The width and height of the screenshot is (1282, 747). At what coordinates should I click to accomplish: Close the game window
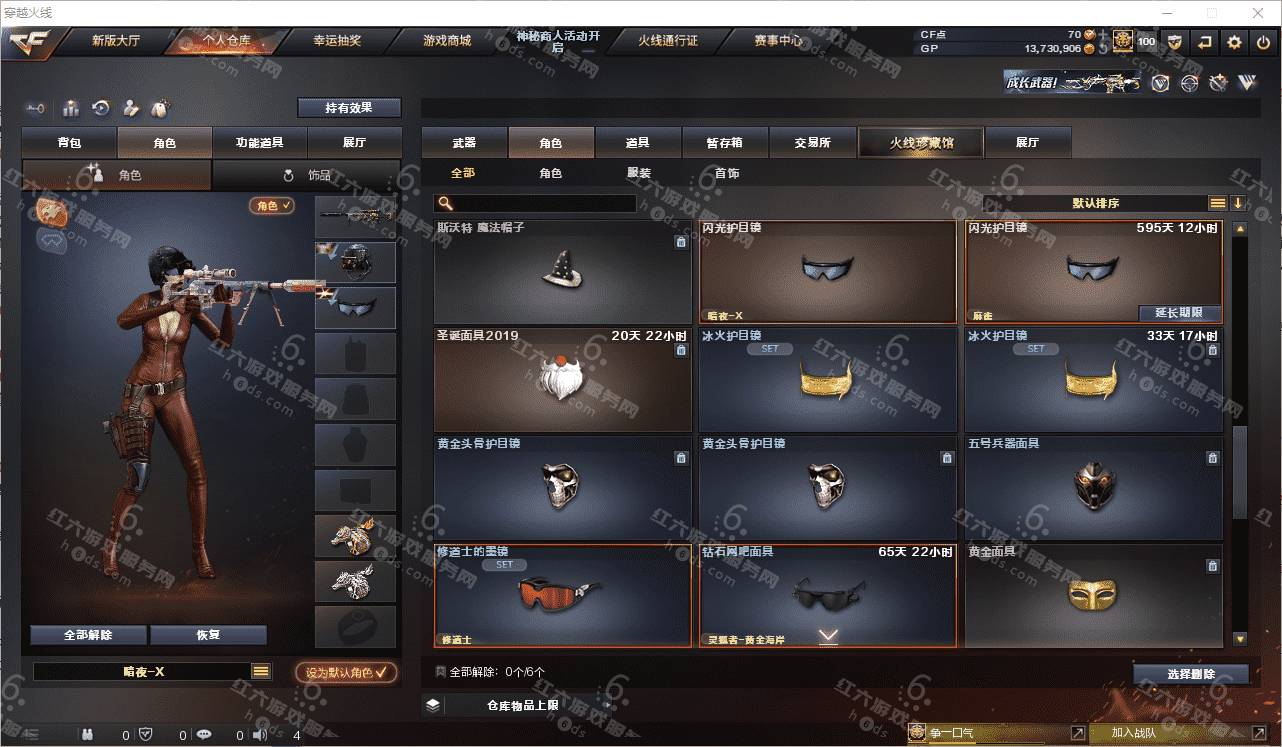tap(1257, 13)
